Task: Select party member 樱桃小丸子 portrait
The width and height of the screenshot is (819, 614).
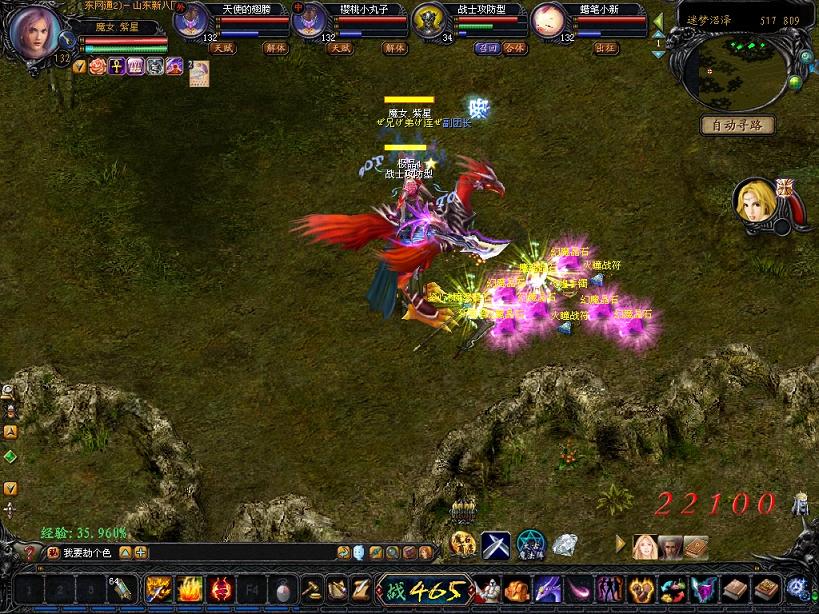Action: (309, 21)
